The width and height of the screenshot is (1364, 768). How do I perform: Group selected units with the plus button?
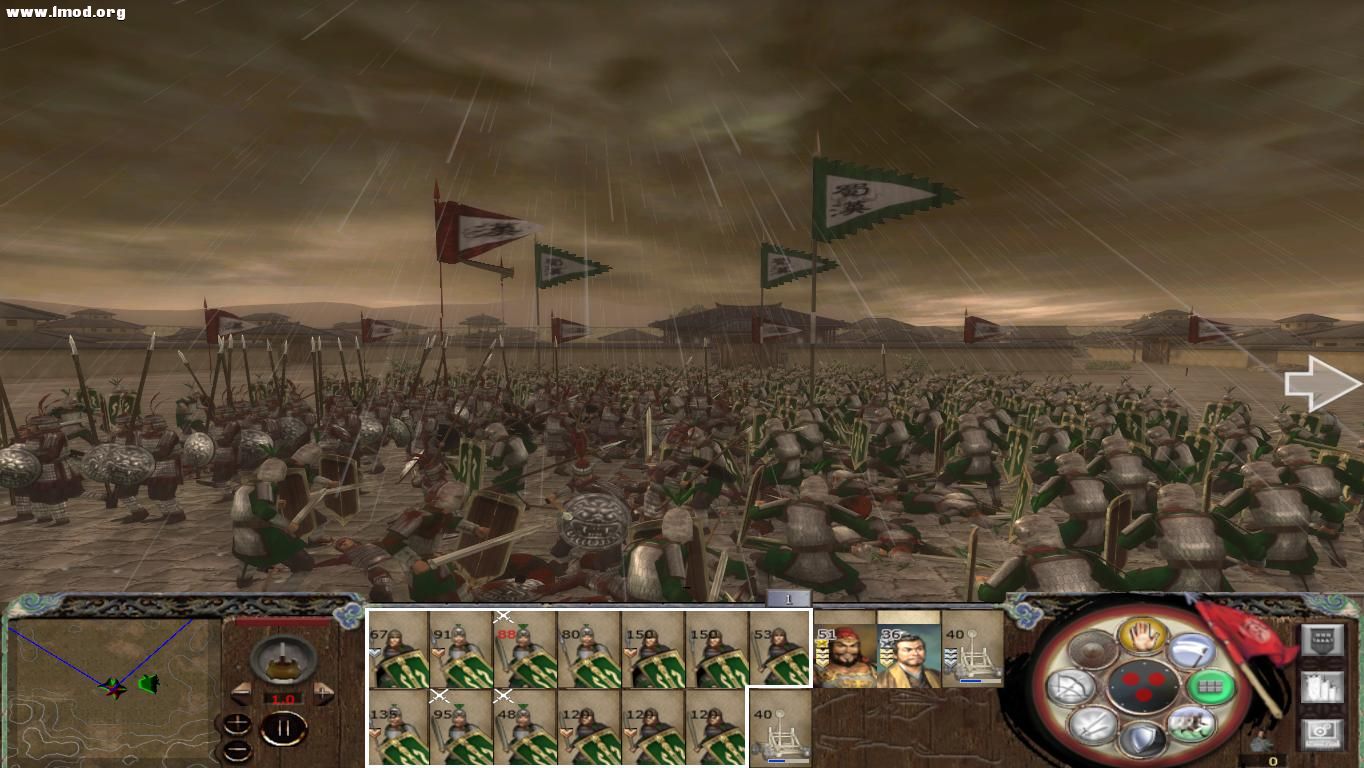click(237, 724)
